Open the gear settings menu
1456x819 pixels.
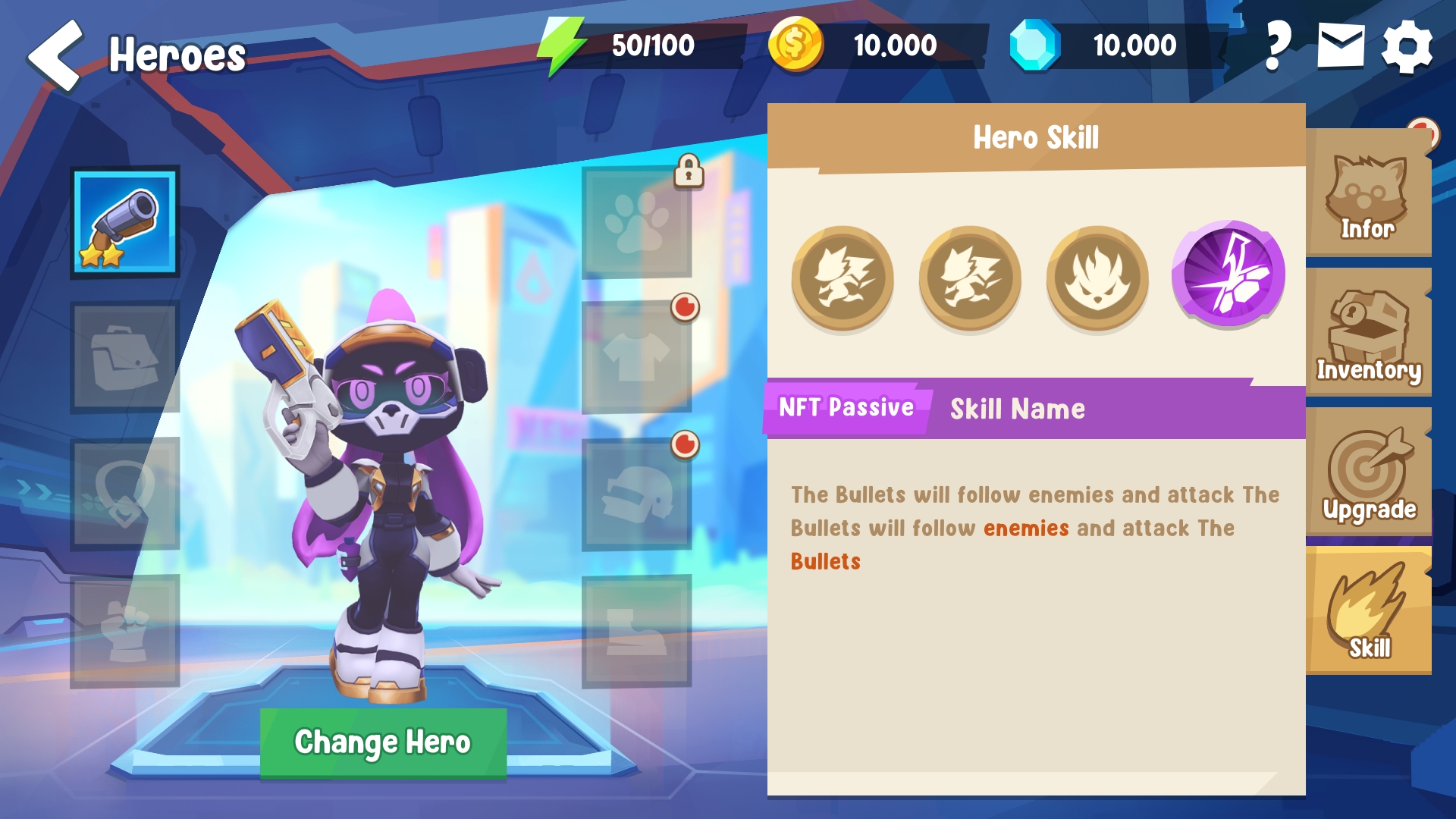(x=1407, y=45)
